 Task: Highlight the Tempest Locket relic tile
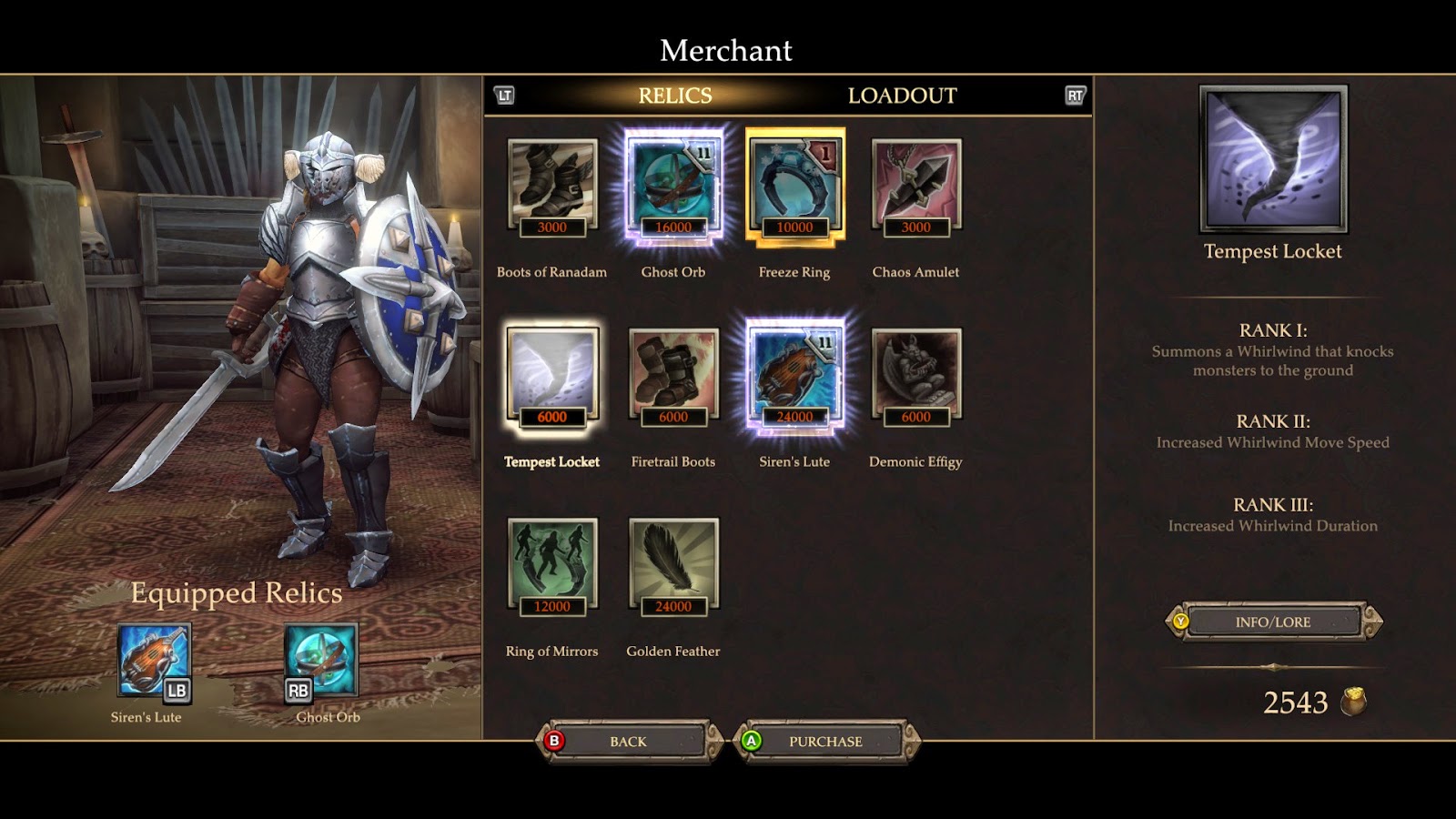tap(551, 378)
